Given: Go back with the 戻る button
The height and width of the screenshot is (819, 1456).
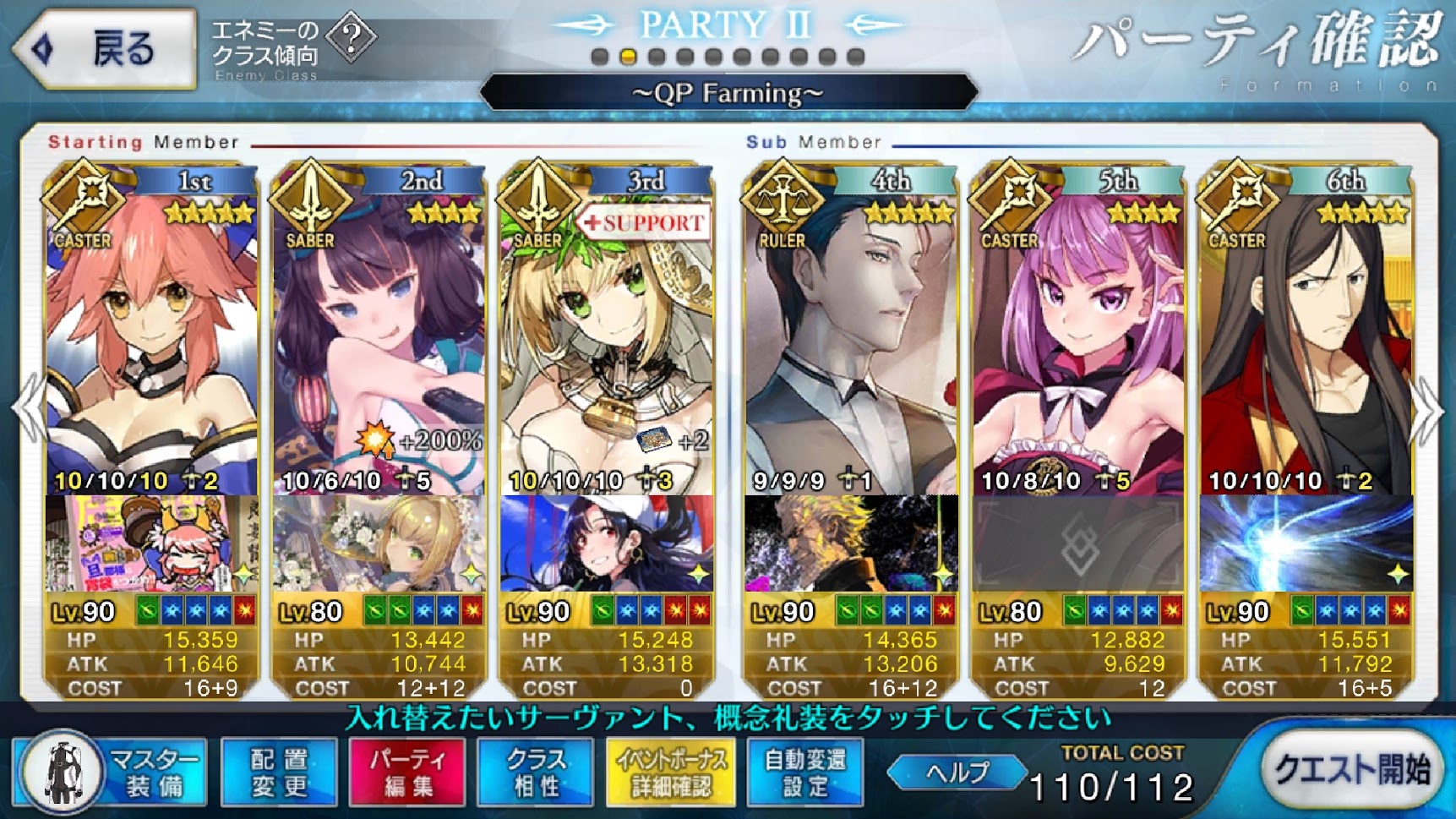Looking at the screenshot, I should pos(106,48).
